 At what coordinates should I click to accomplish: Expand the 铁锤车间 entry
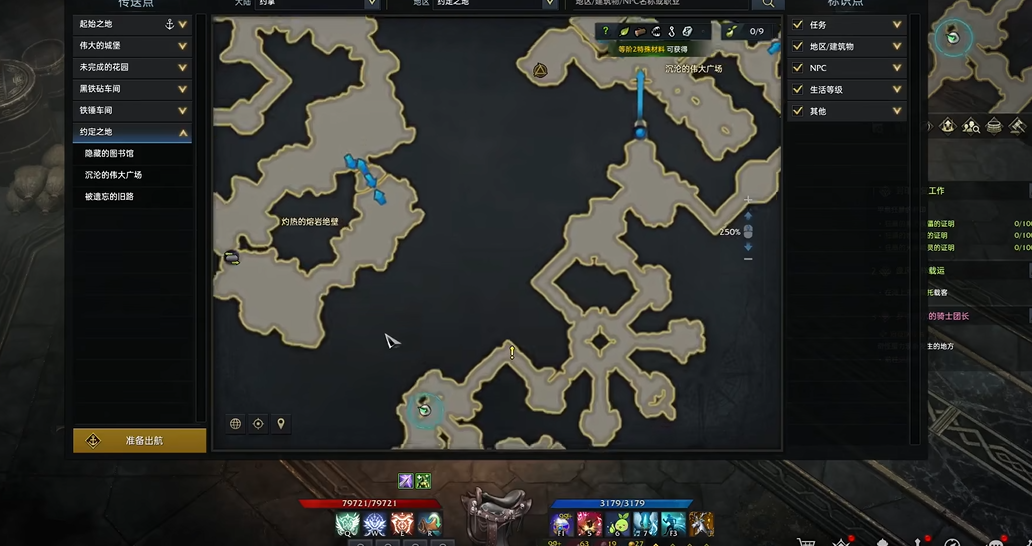coord(183,110)
